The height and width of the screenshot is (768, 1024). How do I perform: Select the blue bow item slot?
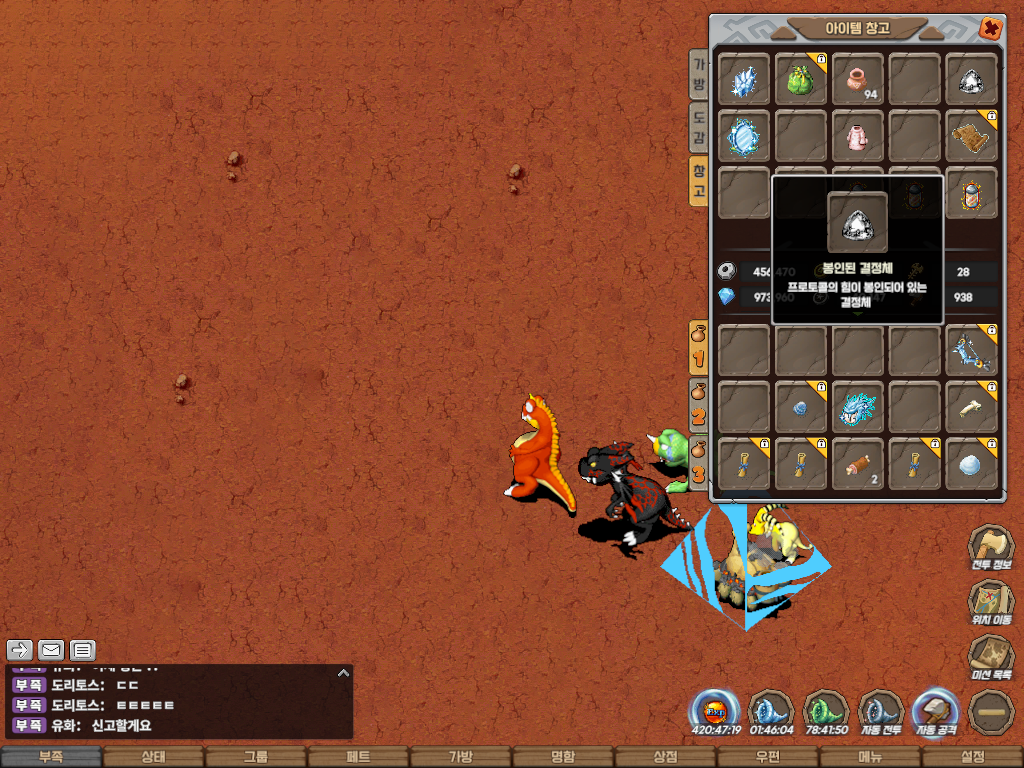tap(972, 350)
